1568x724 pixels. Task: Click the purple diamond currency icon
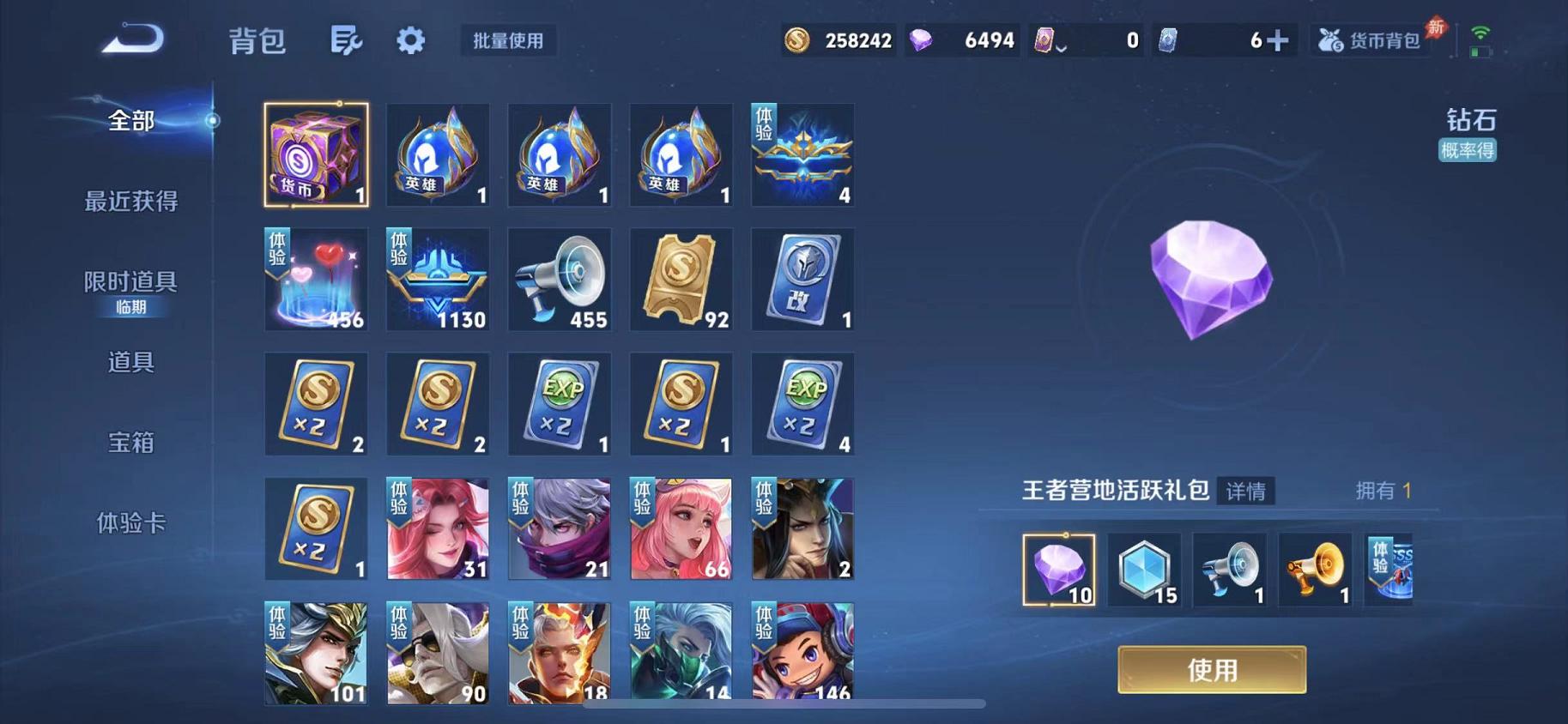(925, 39)
